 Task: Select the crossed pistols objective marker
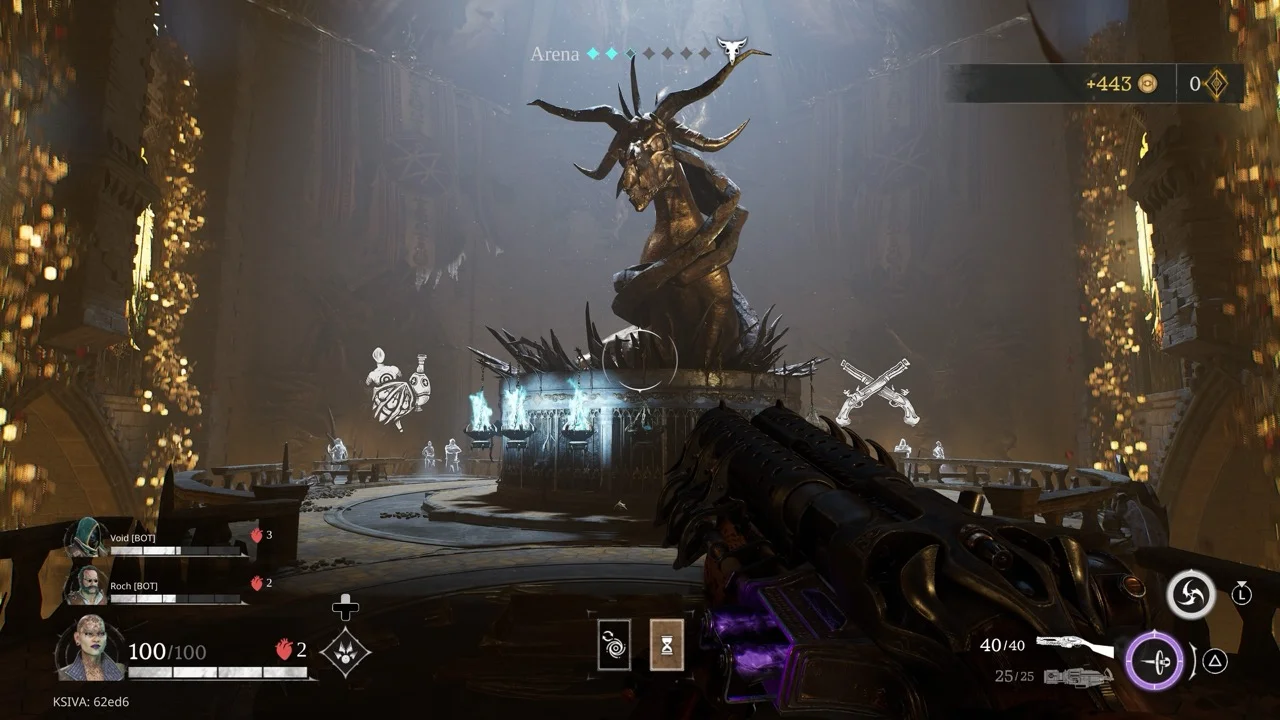pyautogui.click(x=876, y=391)
